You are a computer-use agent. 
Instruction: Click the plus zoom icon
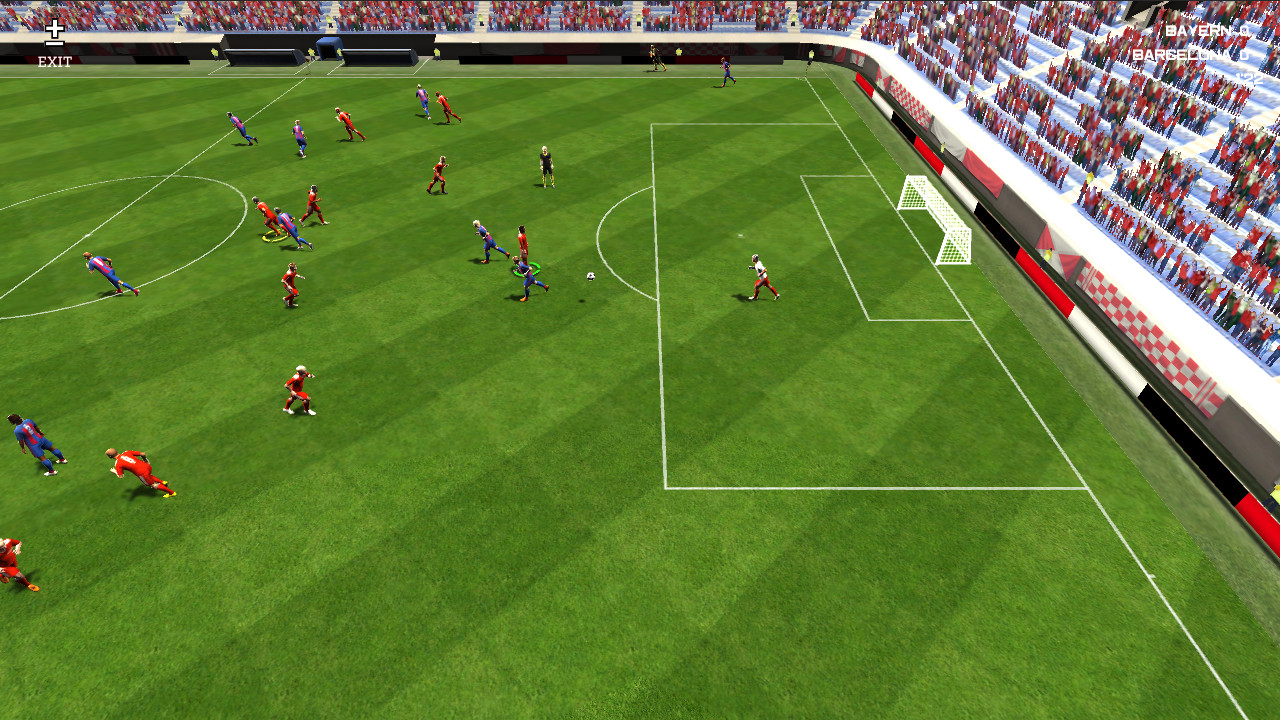click(x=53, y=30)
